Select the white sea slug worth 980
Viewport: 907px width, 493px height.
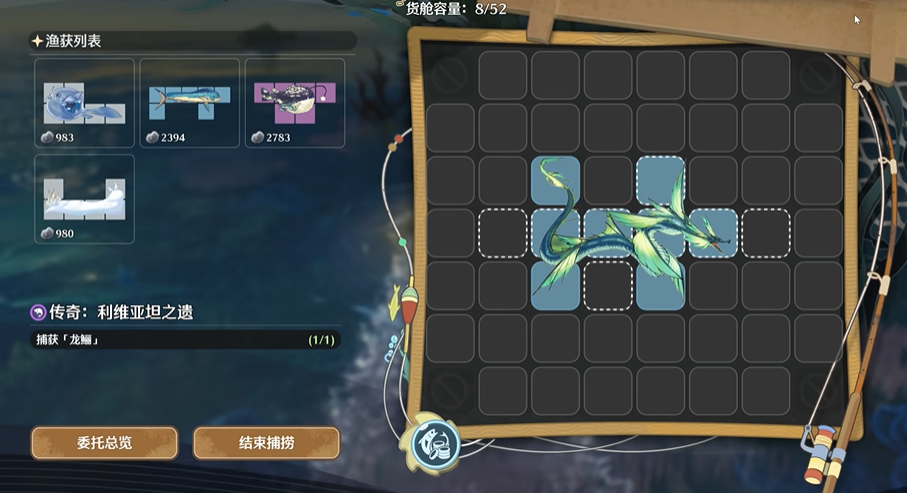point(84,199)
